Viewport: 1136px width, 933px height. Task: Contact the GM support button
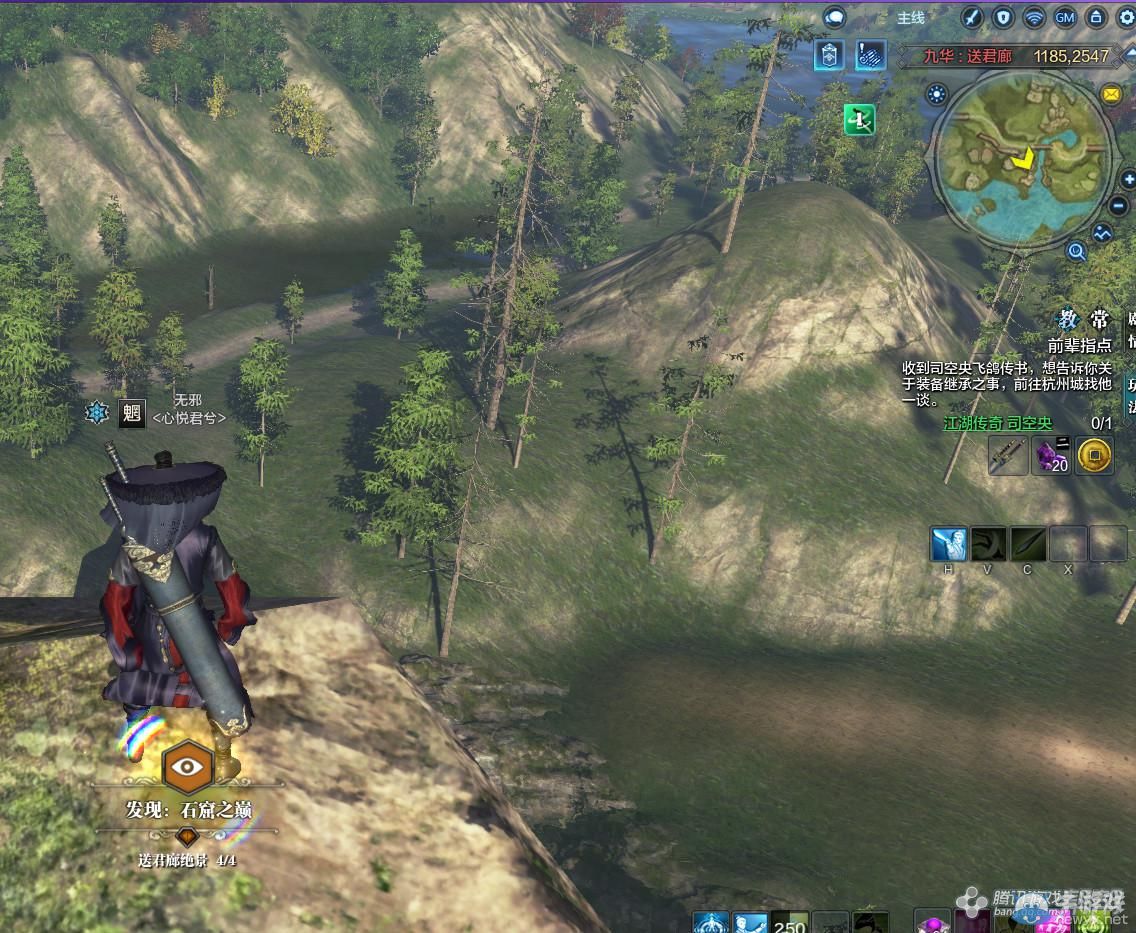1065,17
